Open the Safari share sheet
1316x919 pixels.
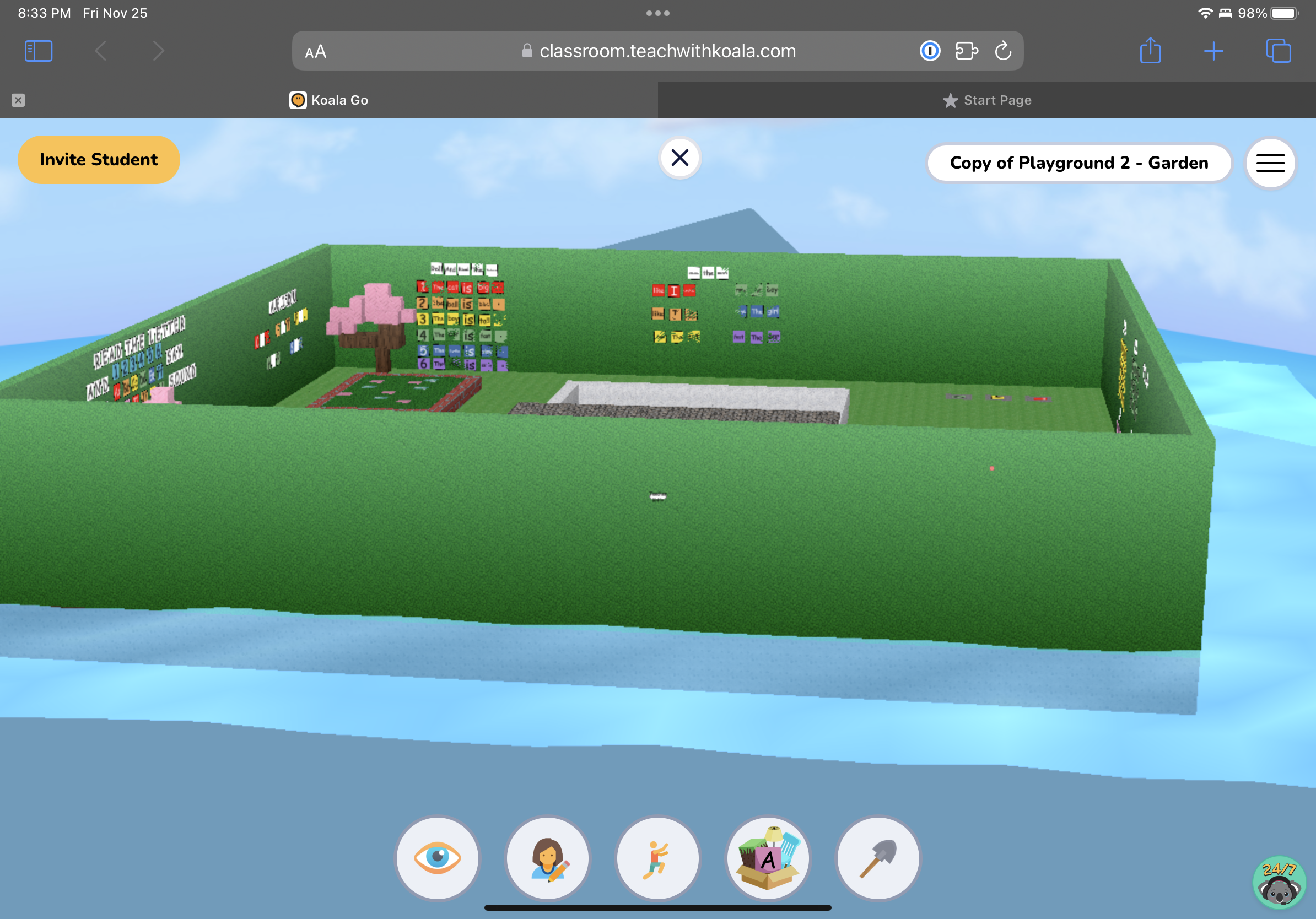point(1150,51)
